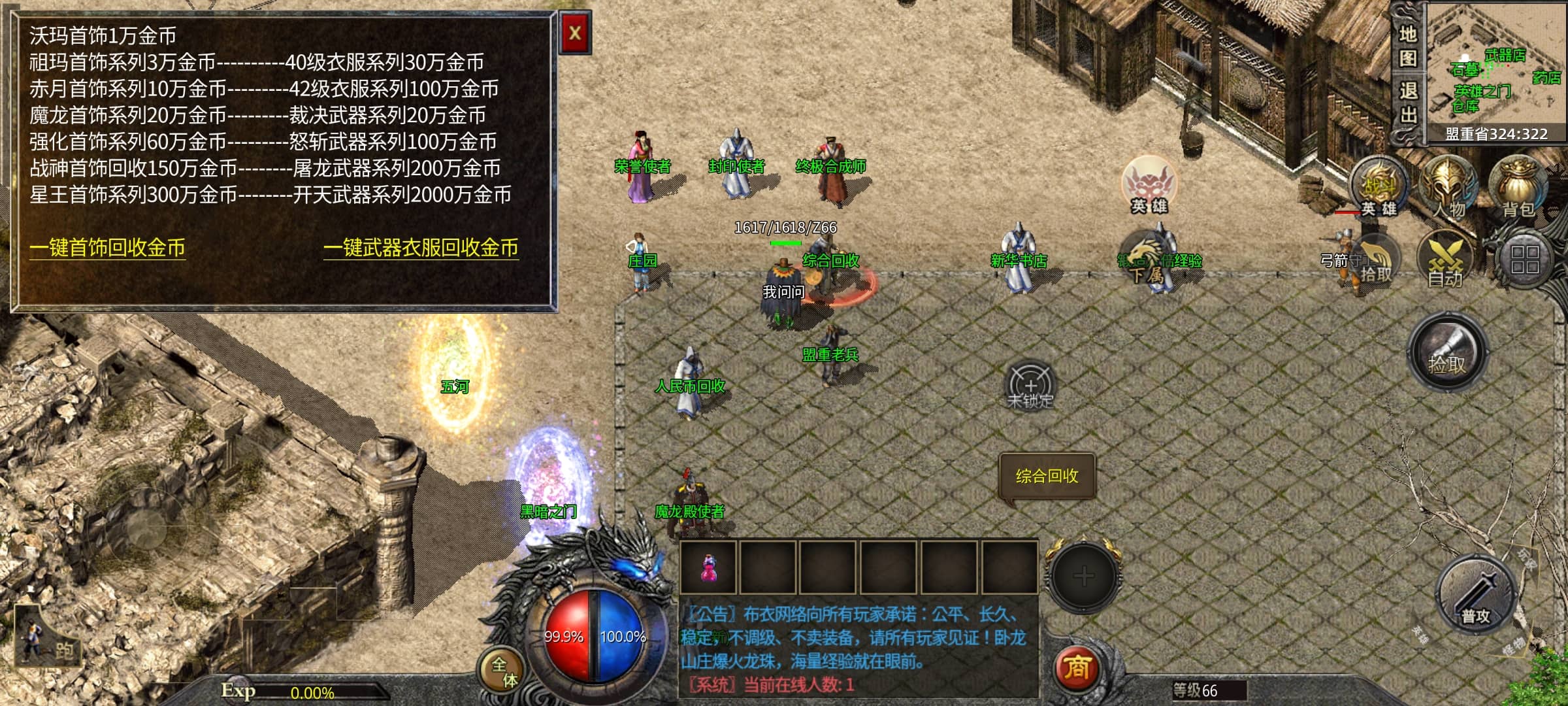Open the red 商 shop button
The height and width of the screenshot is (706, 1568).
point(1077,668)
